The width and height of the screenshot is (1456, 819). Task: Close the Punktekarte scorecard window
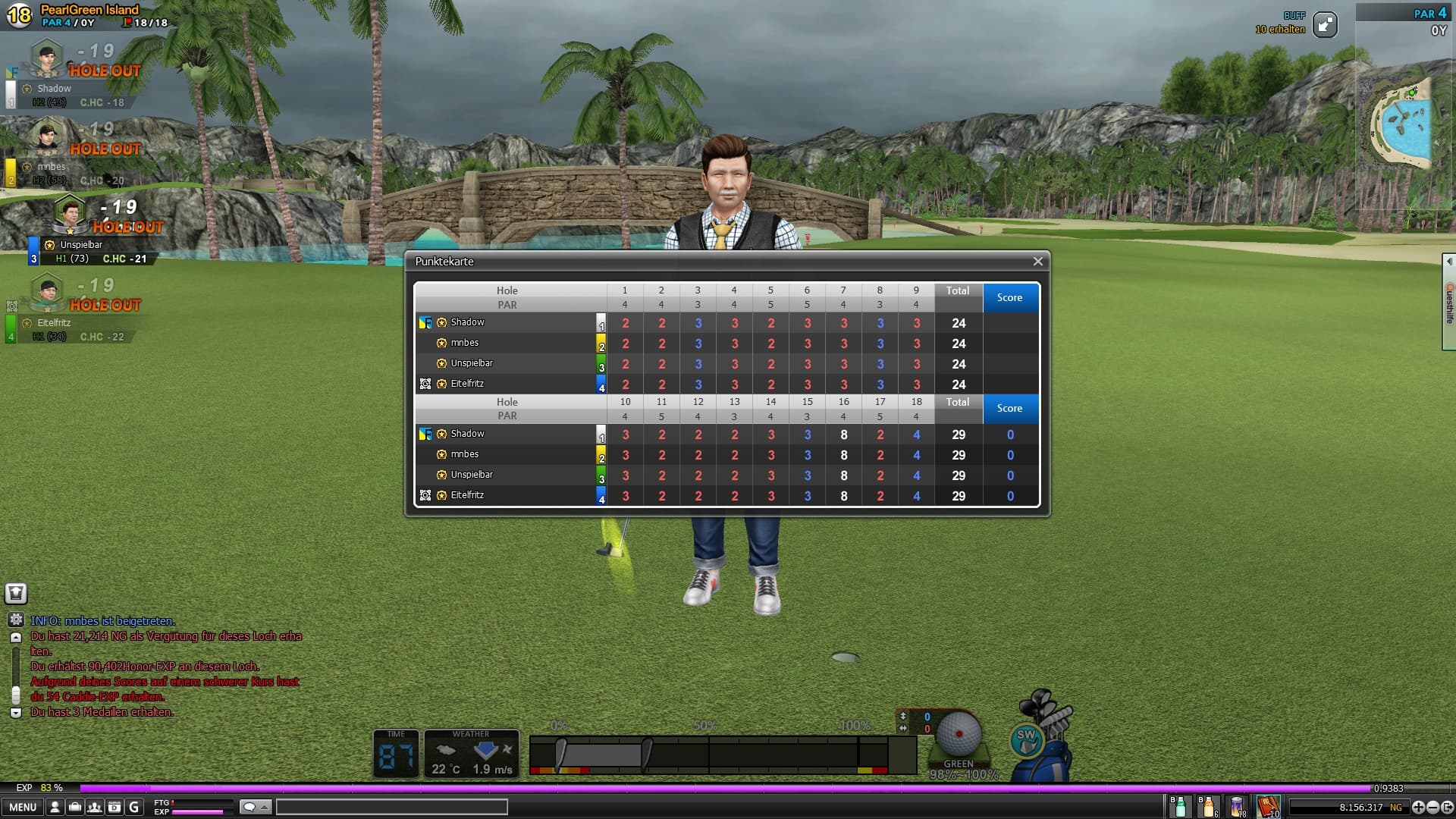tap(1037, 262)
